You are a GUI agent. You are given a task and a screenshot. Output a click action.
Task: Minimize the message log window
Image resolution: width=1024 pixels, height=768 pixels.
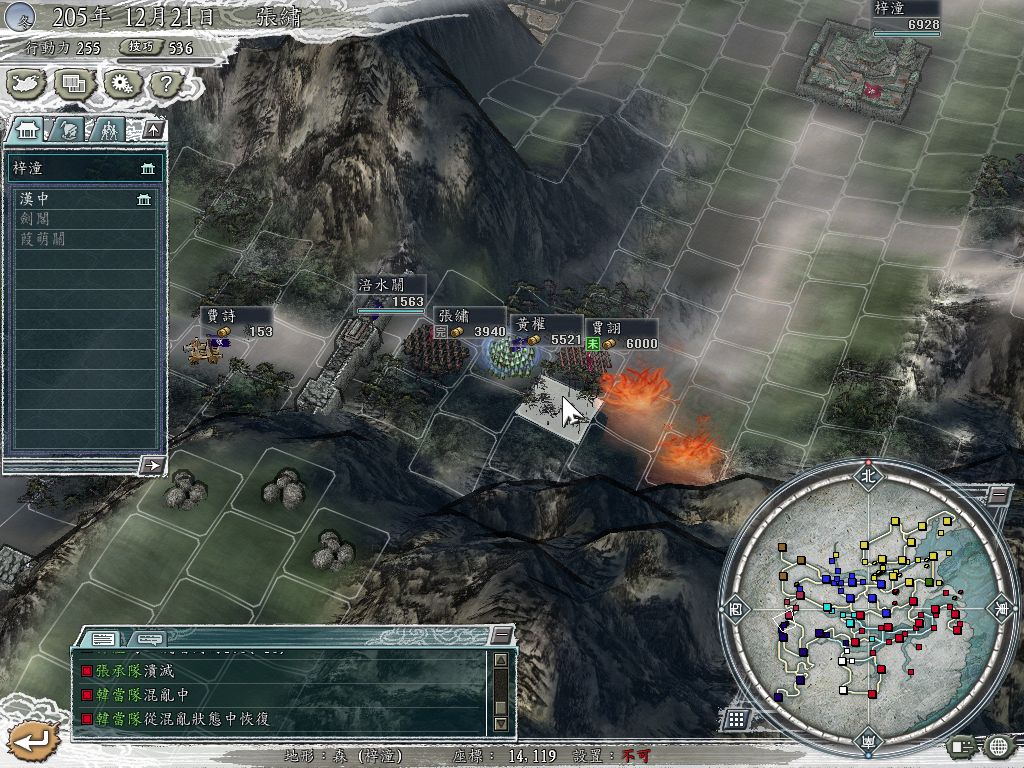click(x=501, y=636)
